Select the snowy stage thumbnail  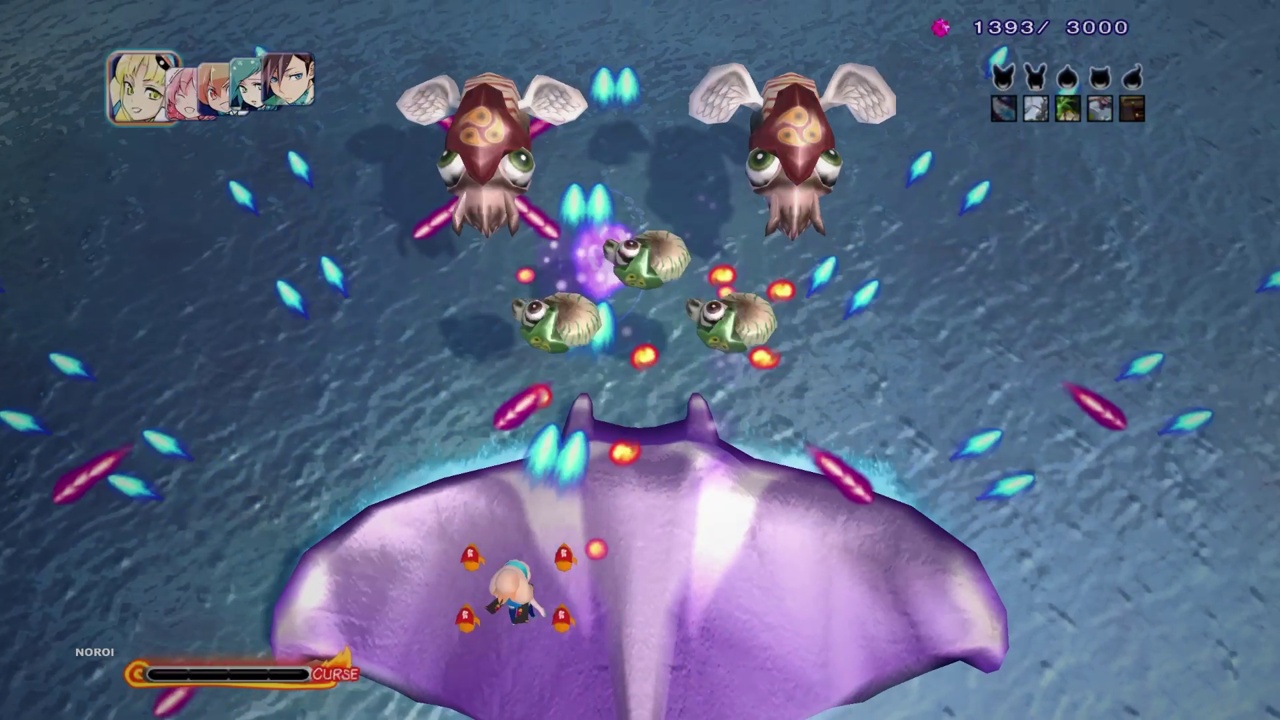click(1035, 110)
